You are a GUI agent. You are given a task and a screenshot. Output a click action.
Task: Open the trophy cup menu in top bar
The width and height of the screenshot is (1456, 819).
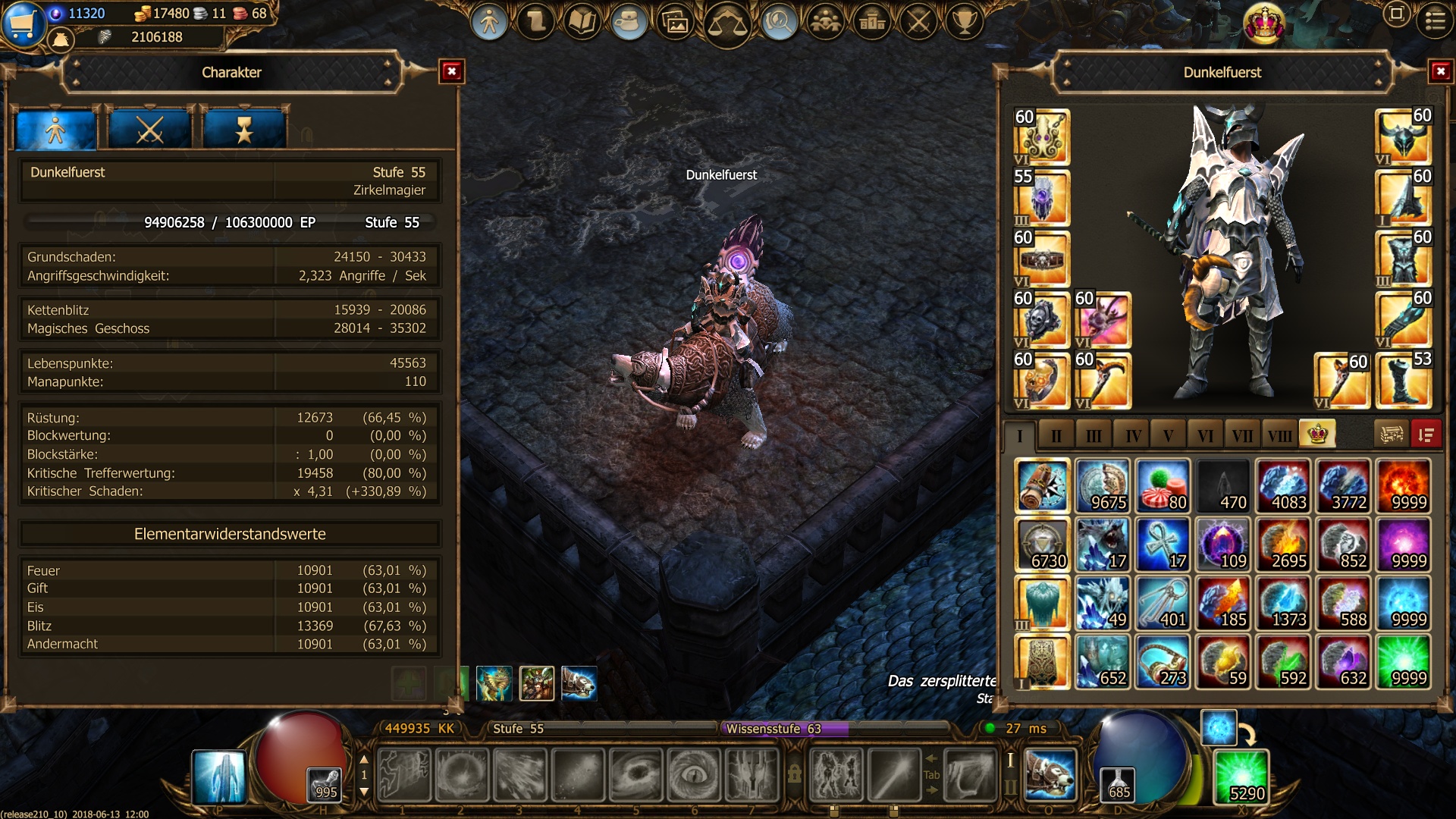[965, 21]
